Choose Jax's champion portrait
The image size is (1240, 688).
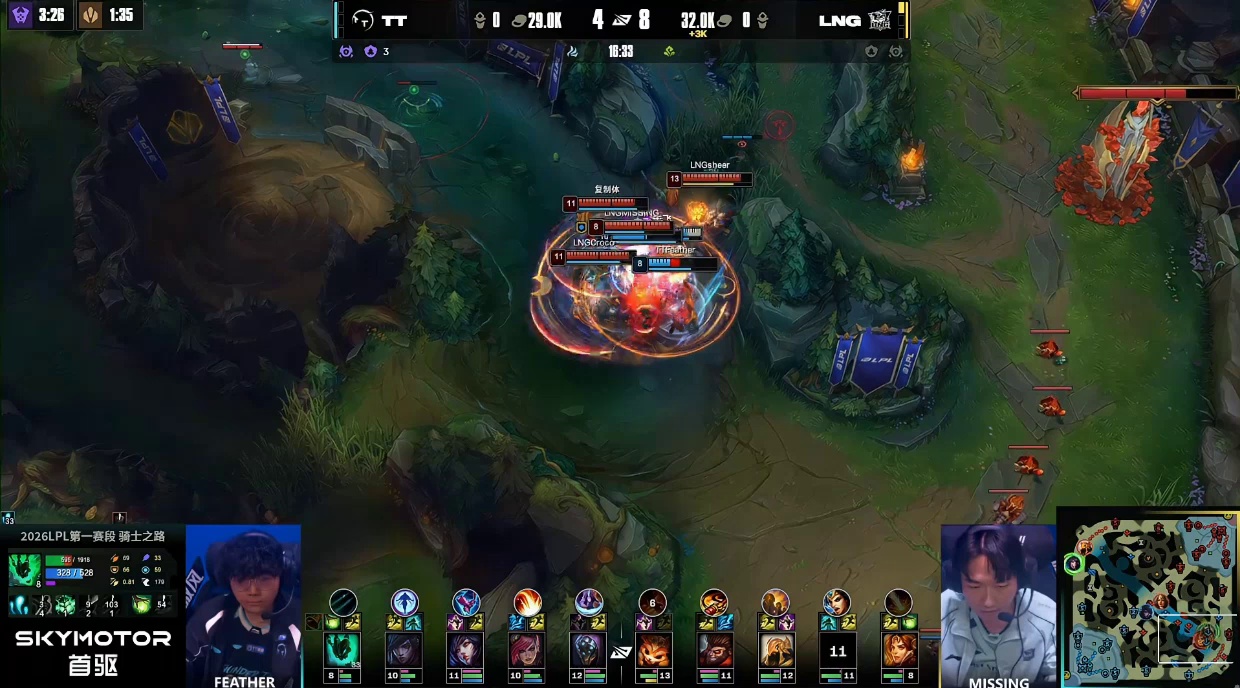tap(588, 650)
